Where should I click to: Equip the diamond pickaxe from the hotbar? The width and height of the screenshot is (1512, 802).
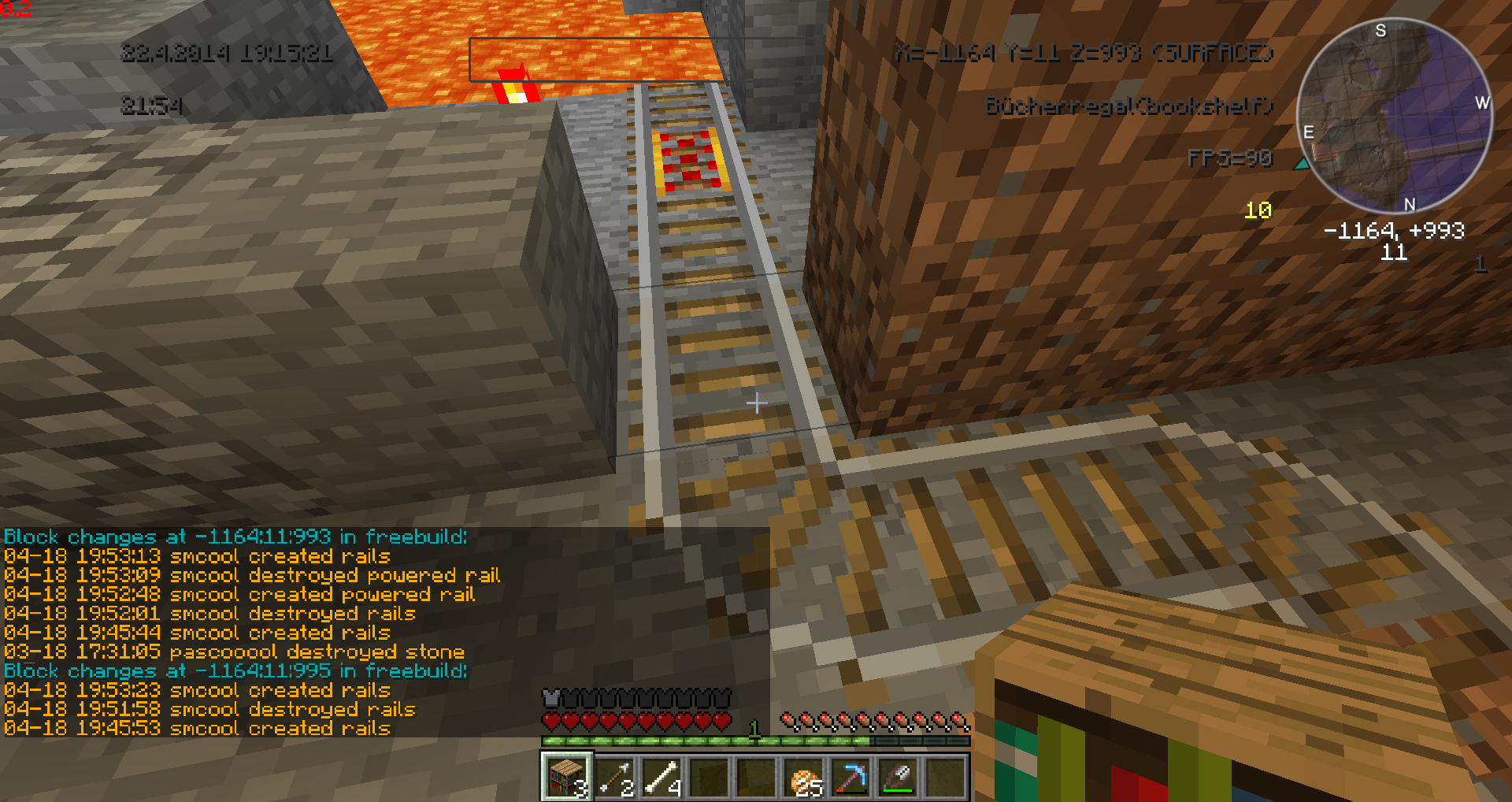click(851, 778)
